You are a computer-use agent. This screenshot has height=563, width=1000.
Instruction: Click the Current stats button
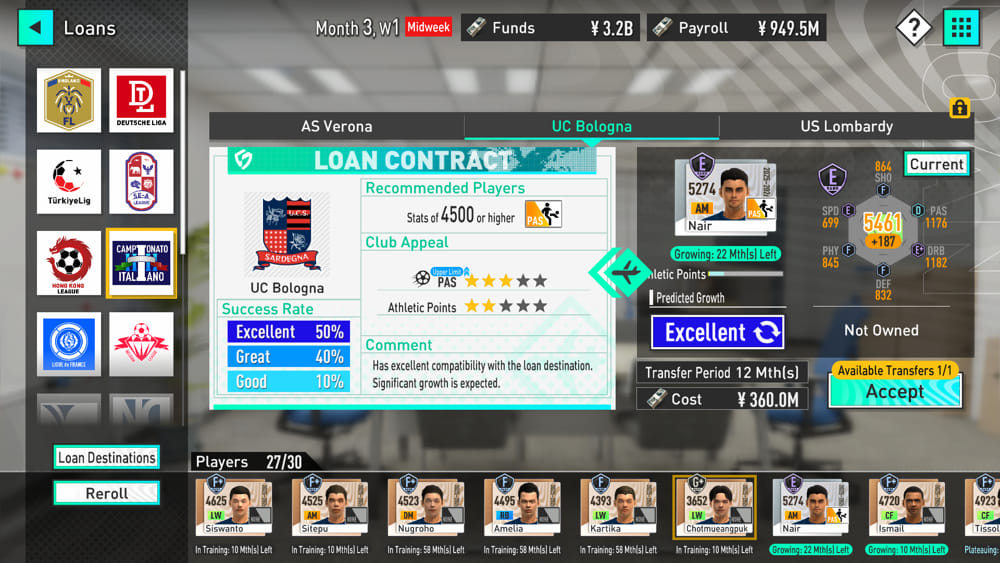[936, 164]
